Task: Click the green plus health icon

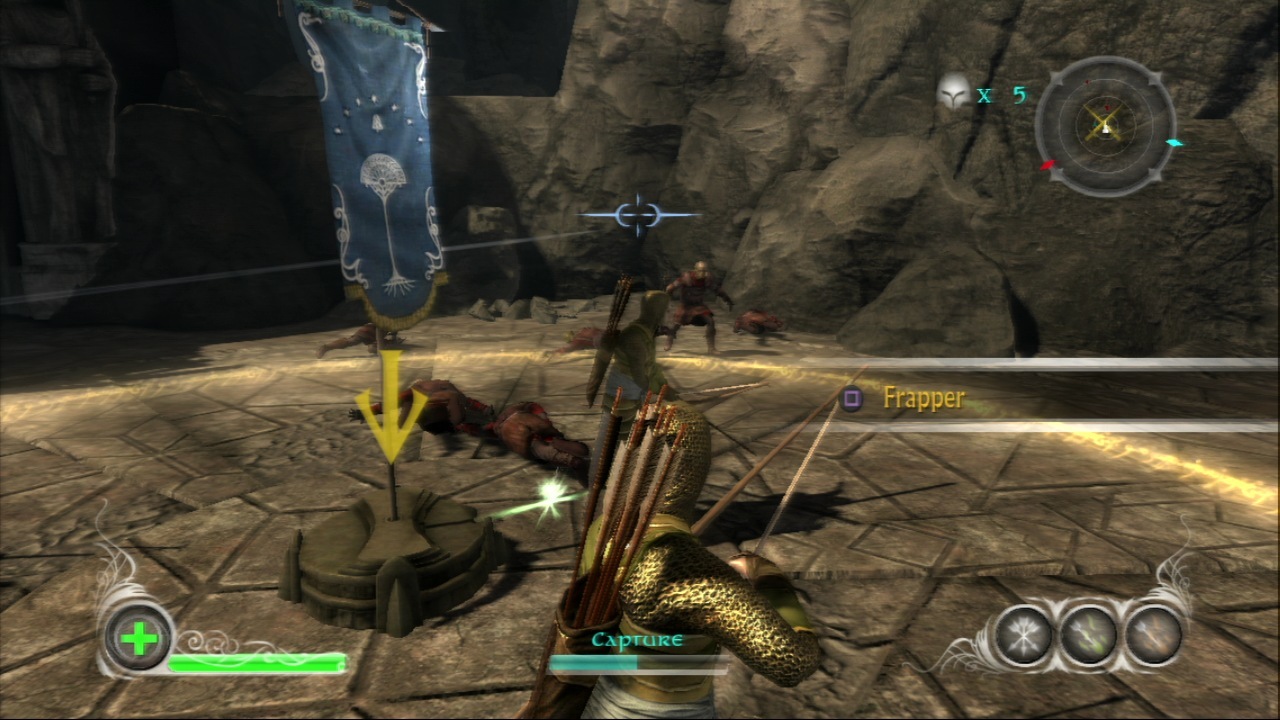Action: pyautogui.click(x=138, y=639)
